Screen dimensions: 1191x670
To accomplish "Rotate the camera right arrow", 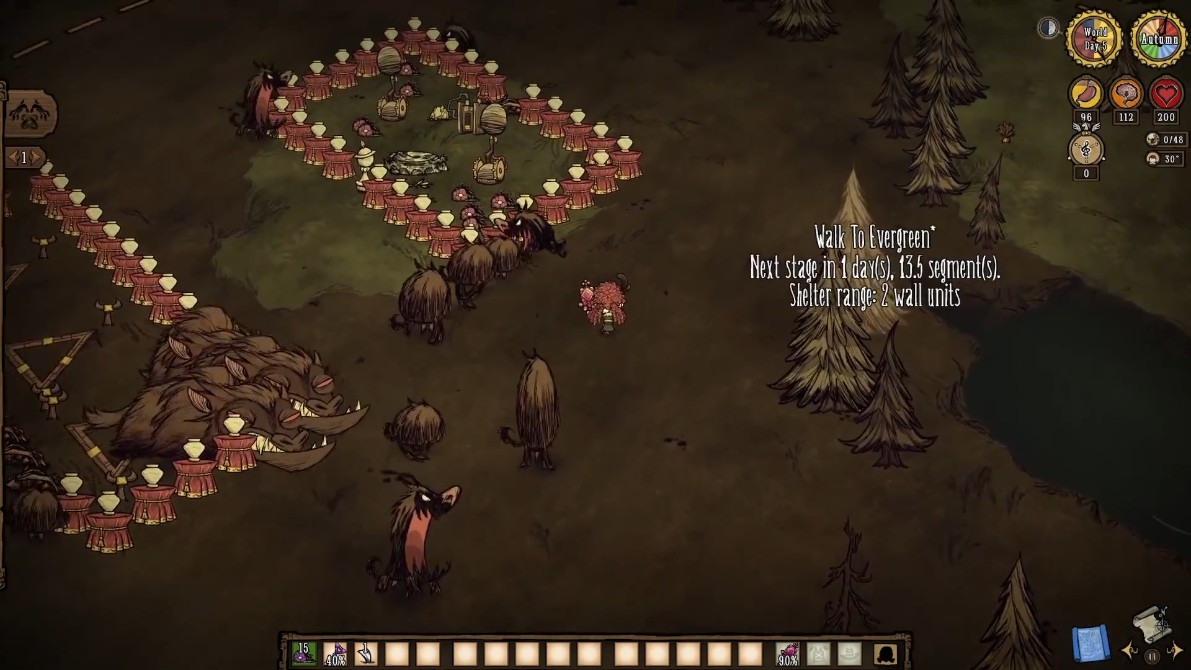I will [x=1174, y=651].
